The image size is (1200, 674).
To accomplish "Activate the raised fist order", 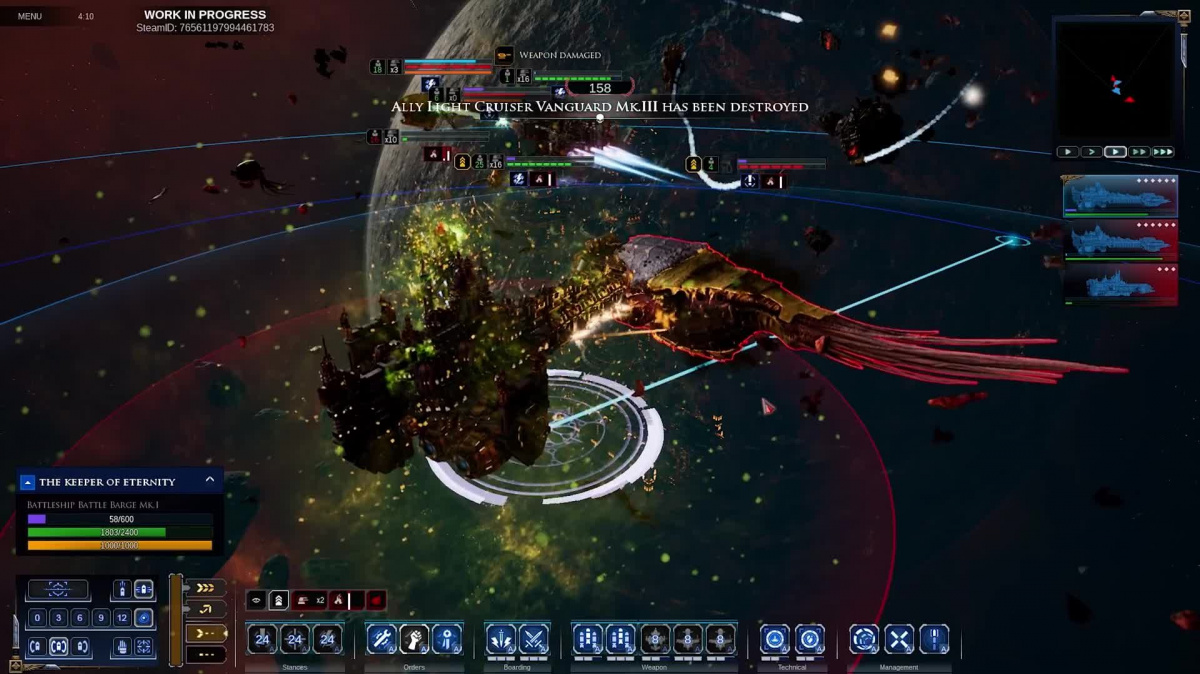I will pyautogui.click(x=414, y=638).
